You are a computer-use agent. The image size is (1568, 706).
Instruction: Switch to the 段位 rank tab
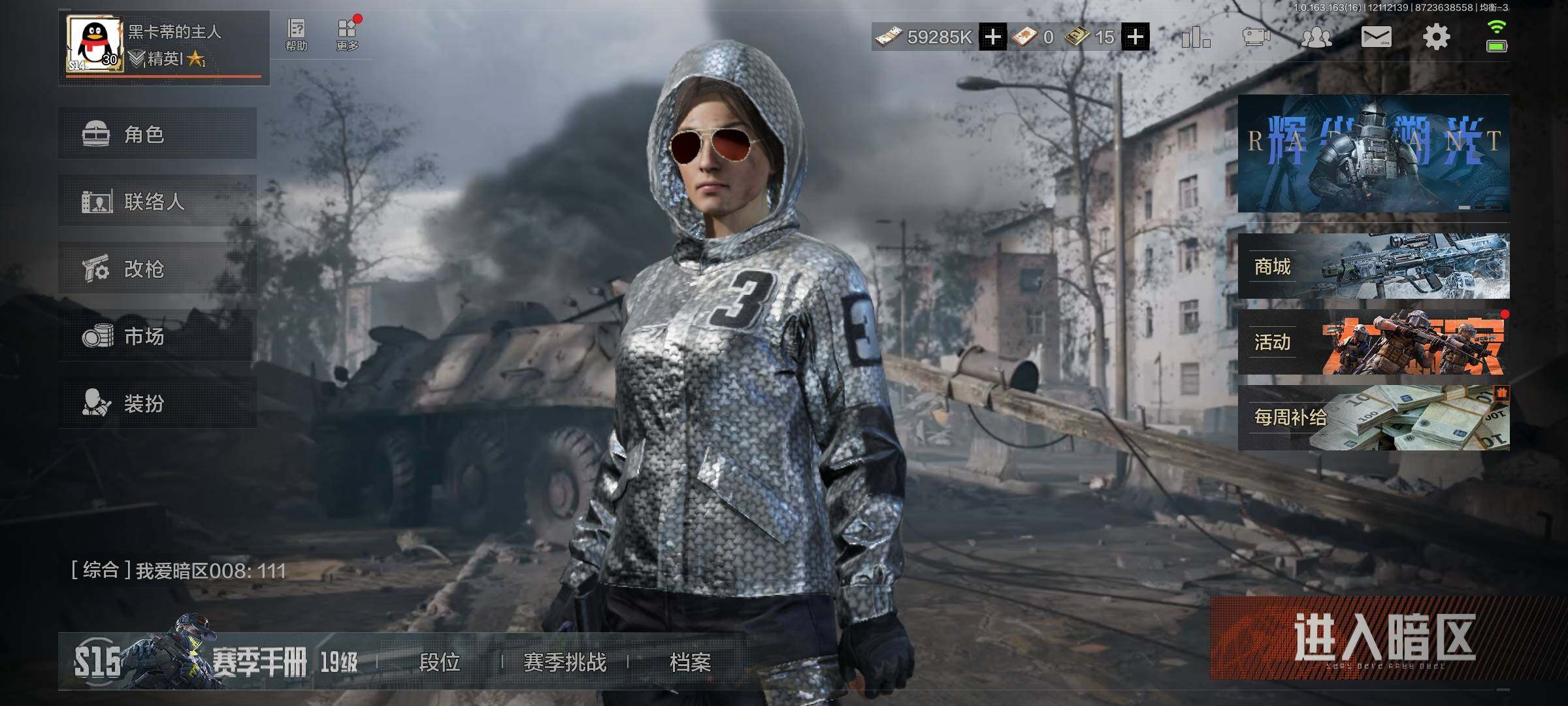[439, 662]
